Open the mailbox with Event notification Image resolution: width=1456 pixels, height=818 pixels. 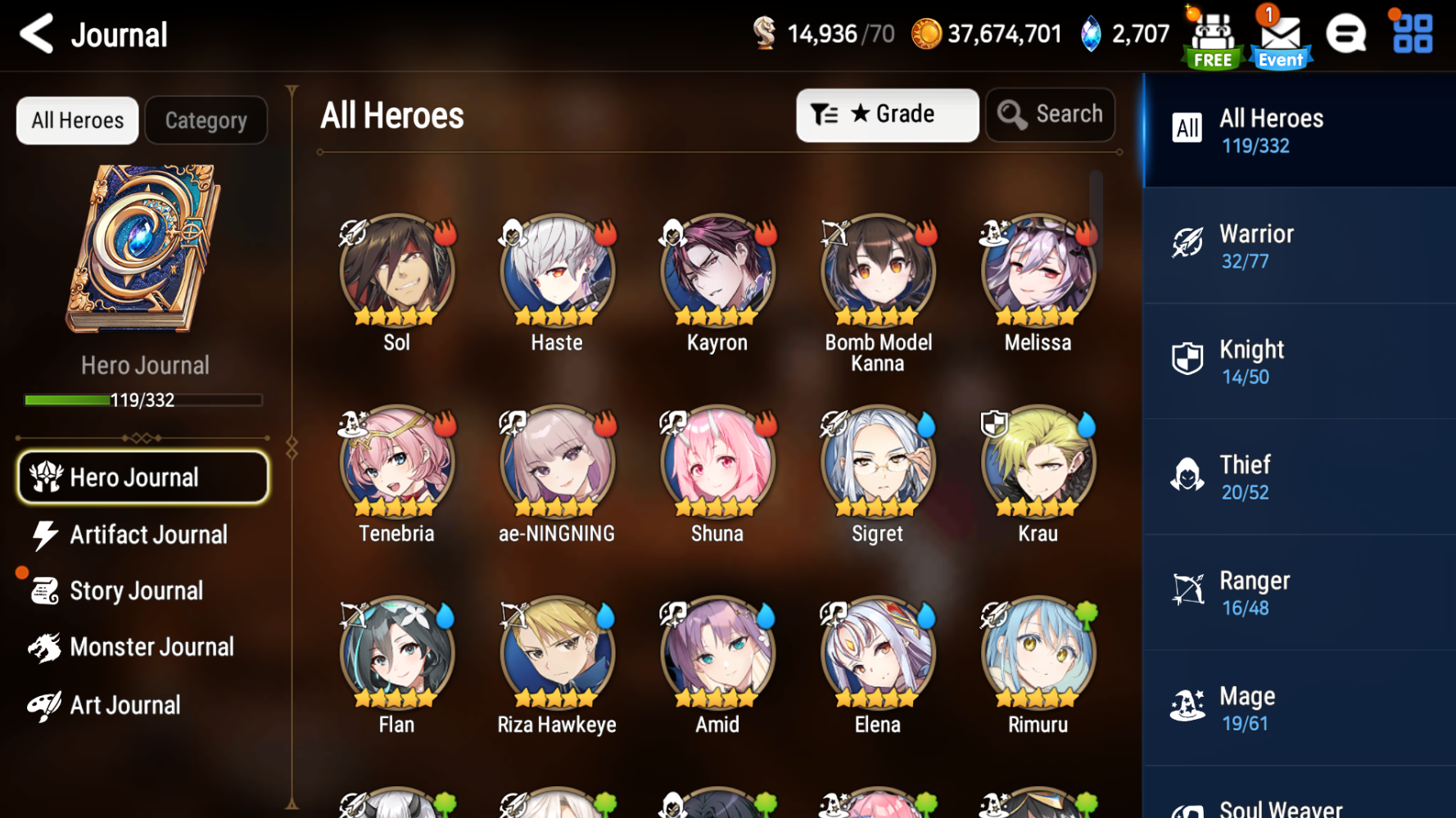click(1278, 34)
